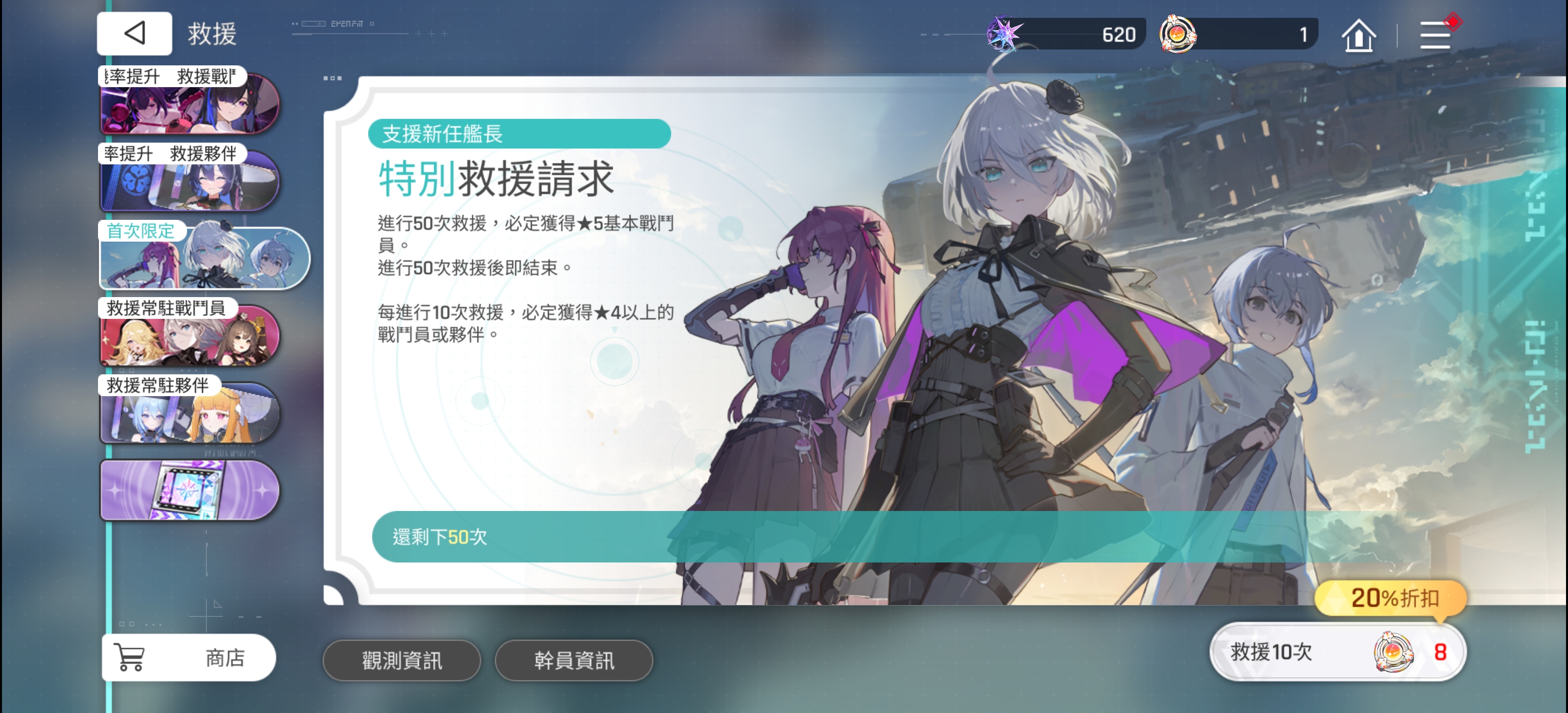Open the hamburger menu in top right

click(1435, 35)
